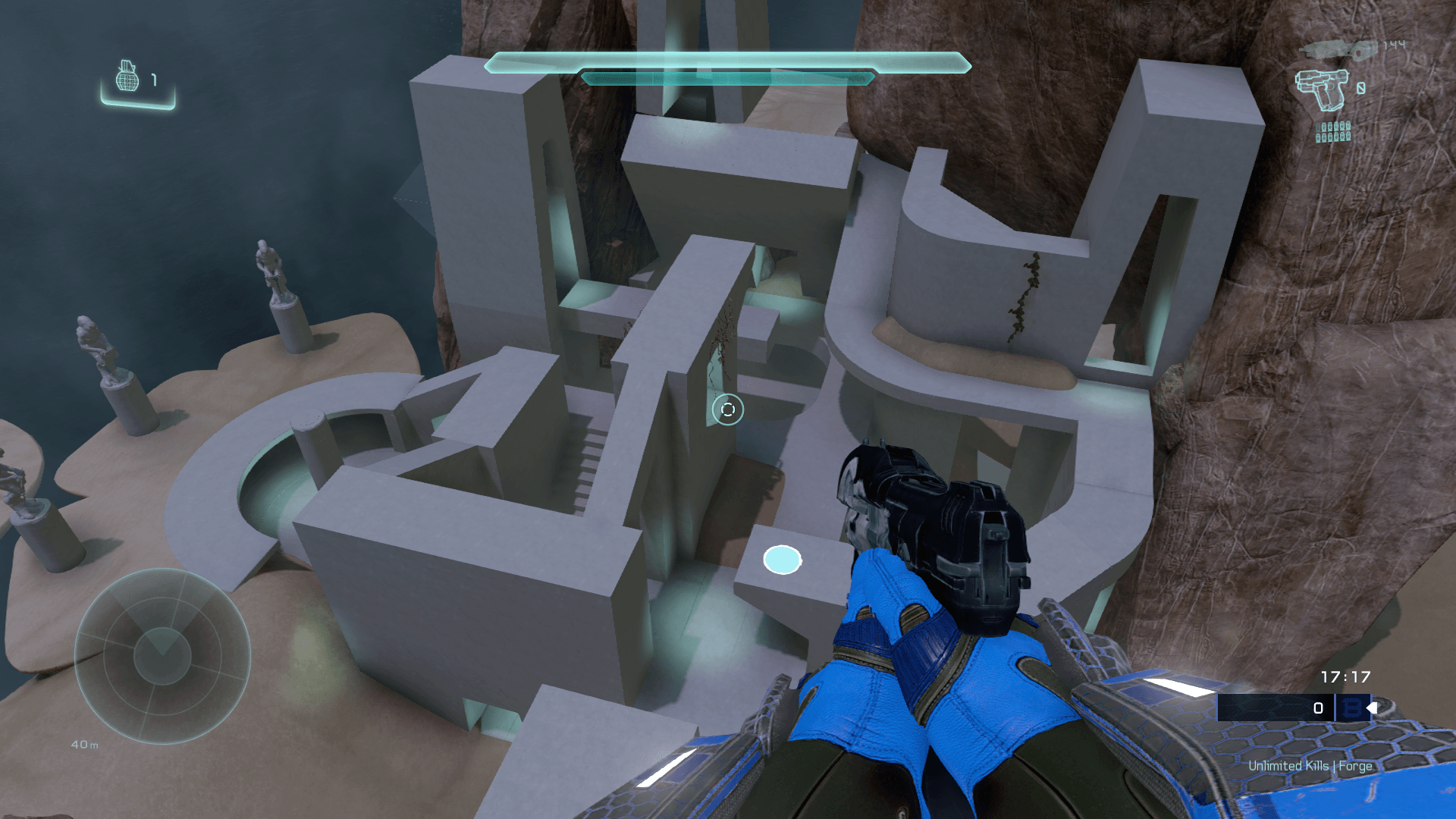Click the motion tracker radar
The image size is (1456, 819).
pyautogui.click(x=162, y=656)
